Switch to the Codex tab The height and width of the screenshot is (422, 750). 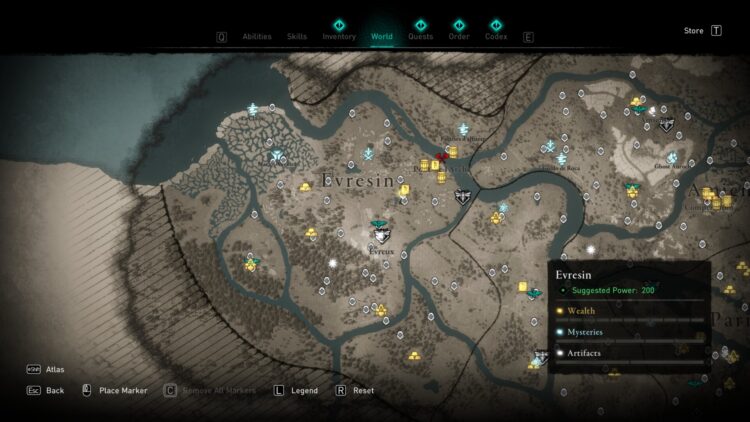496,37
